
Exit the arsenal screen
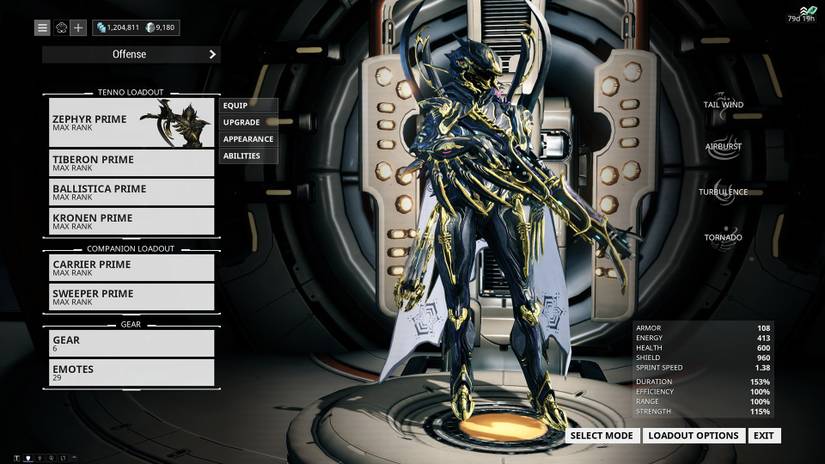[x=764, y=436]
